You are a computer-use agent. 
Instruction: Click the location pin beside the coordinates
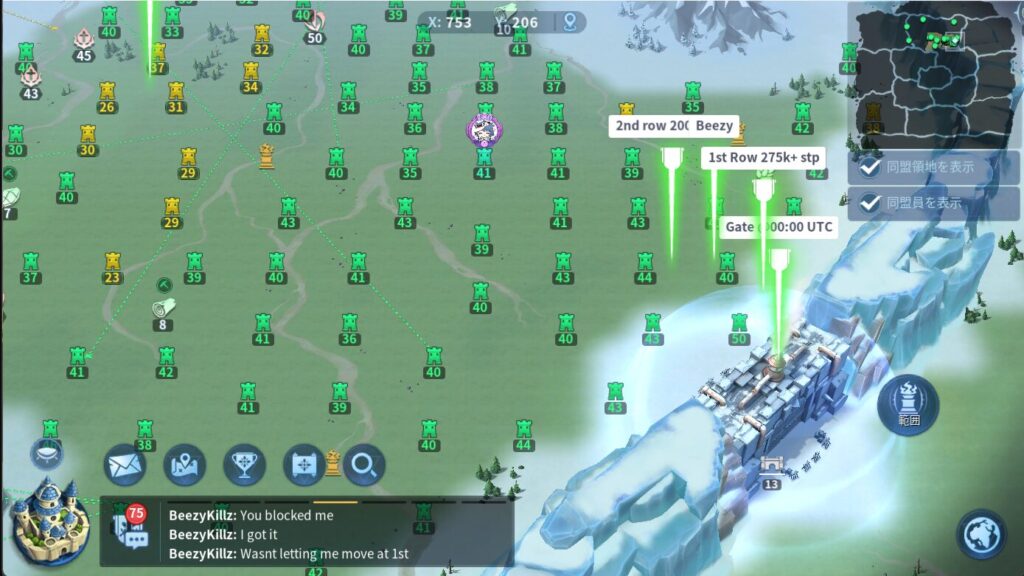572,22
